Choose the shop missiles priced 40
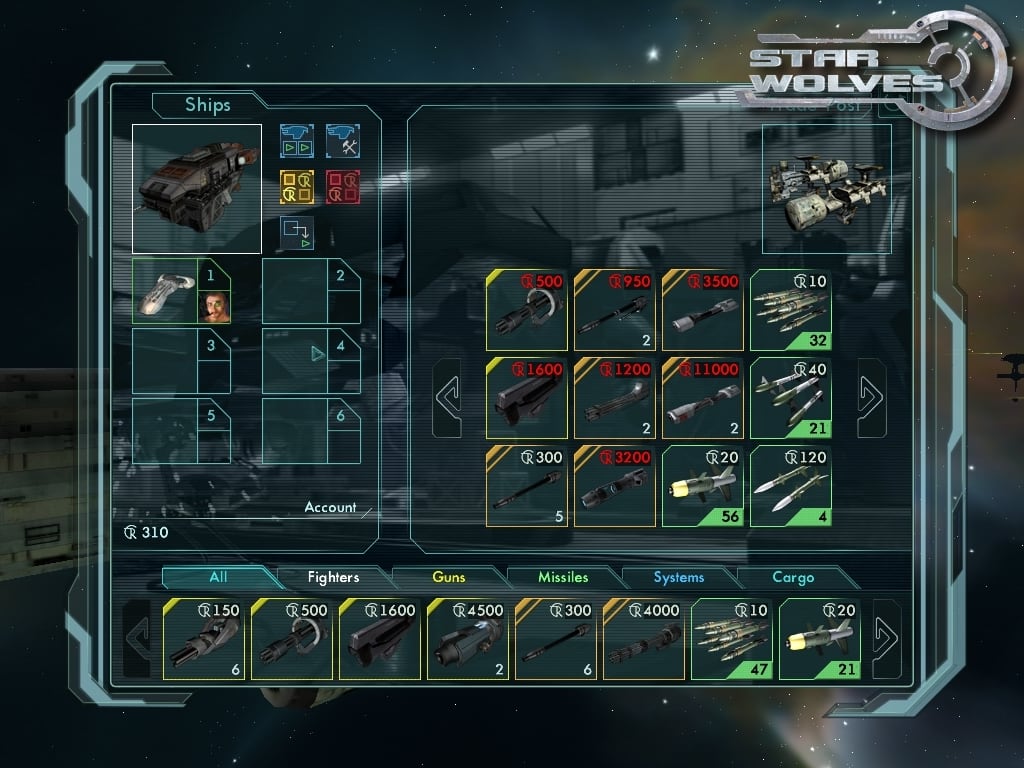The image size is (1024, 768). [x=791, y=398]
